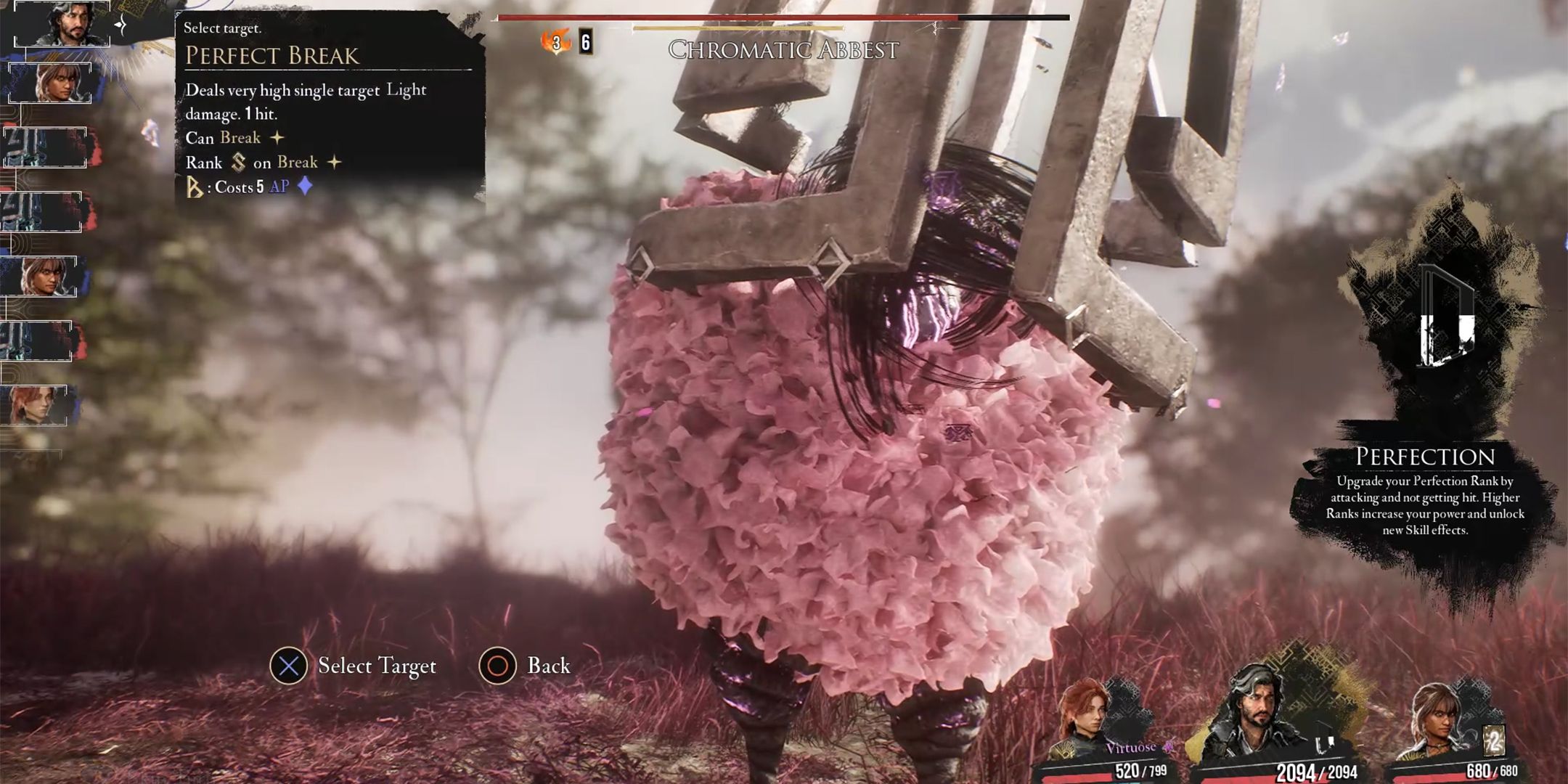
Task: Open the Perfect Break skill description panel
Action: [x=328, y=107]
